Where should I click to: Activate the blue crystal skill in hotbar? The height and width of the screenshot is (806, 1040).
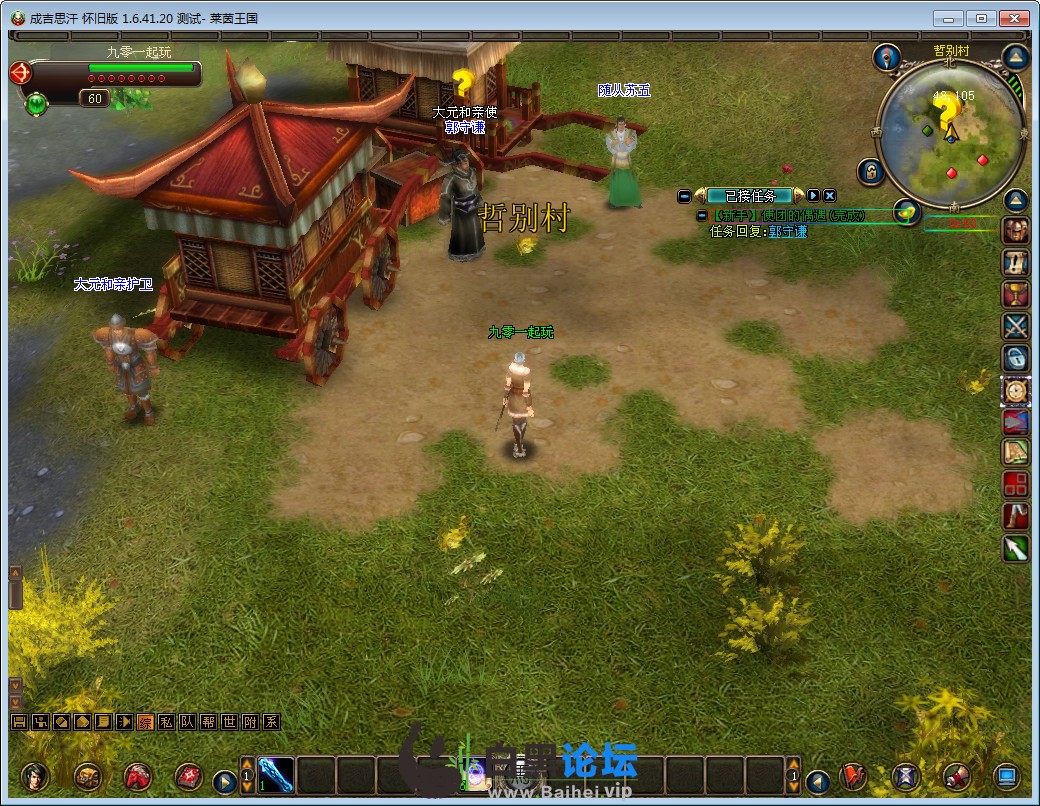[x=276, y=774]
